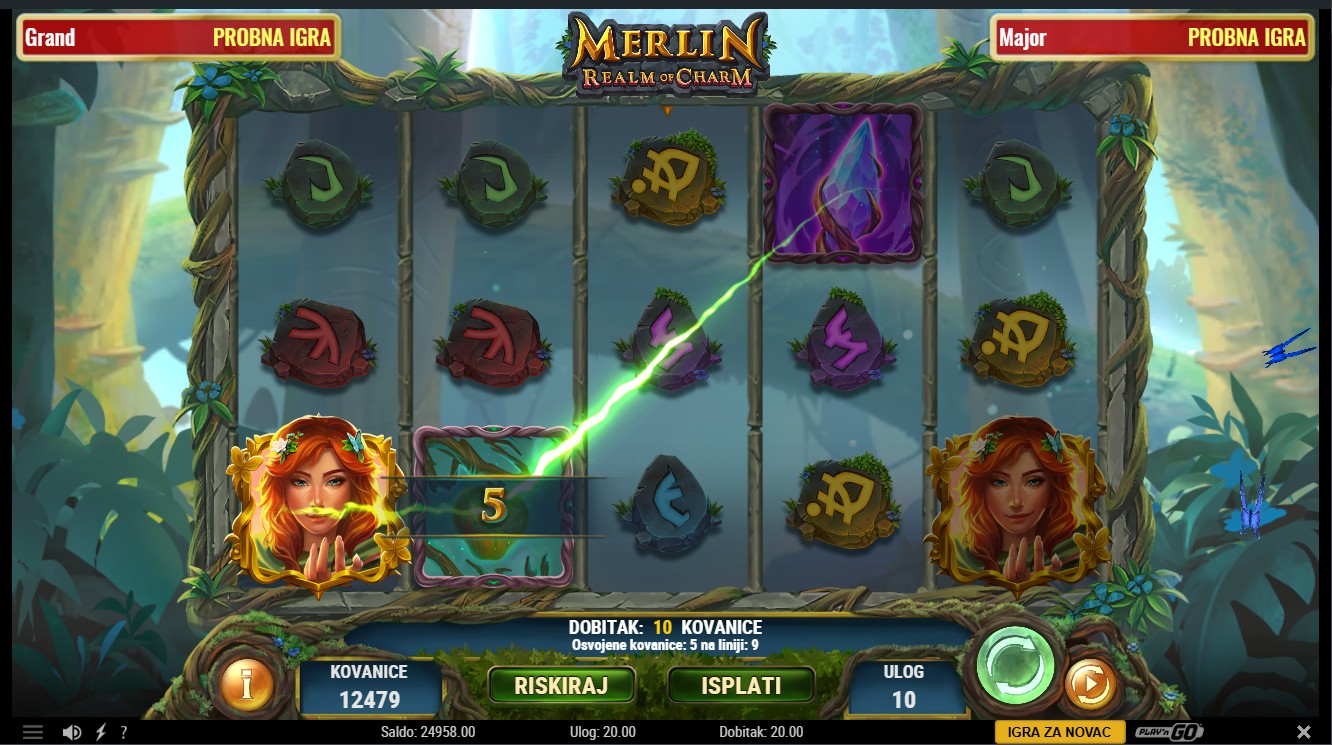Screen dimensions: 1332x745
Task: Open the hamburger menu in the bottom bar
Action: tap(33, 732)
